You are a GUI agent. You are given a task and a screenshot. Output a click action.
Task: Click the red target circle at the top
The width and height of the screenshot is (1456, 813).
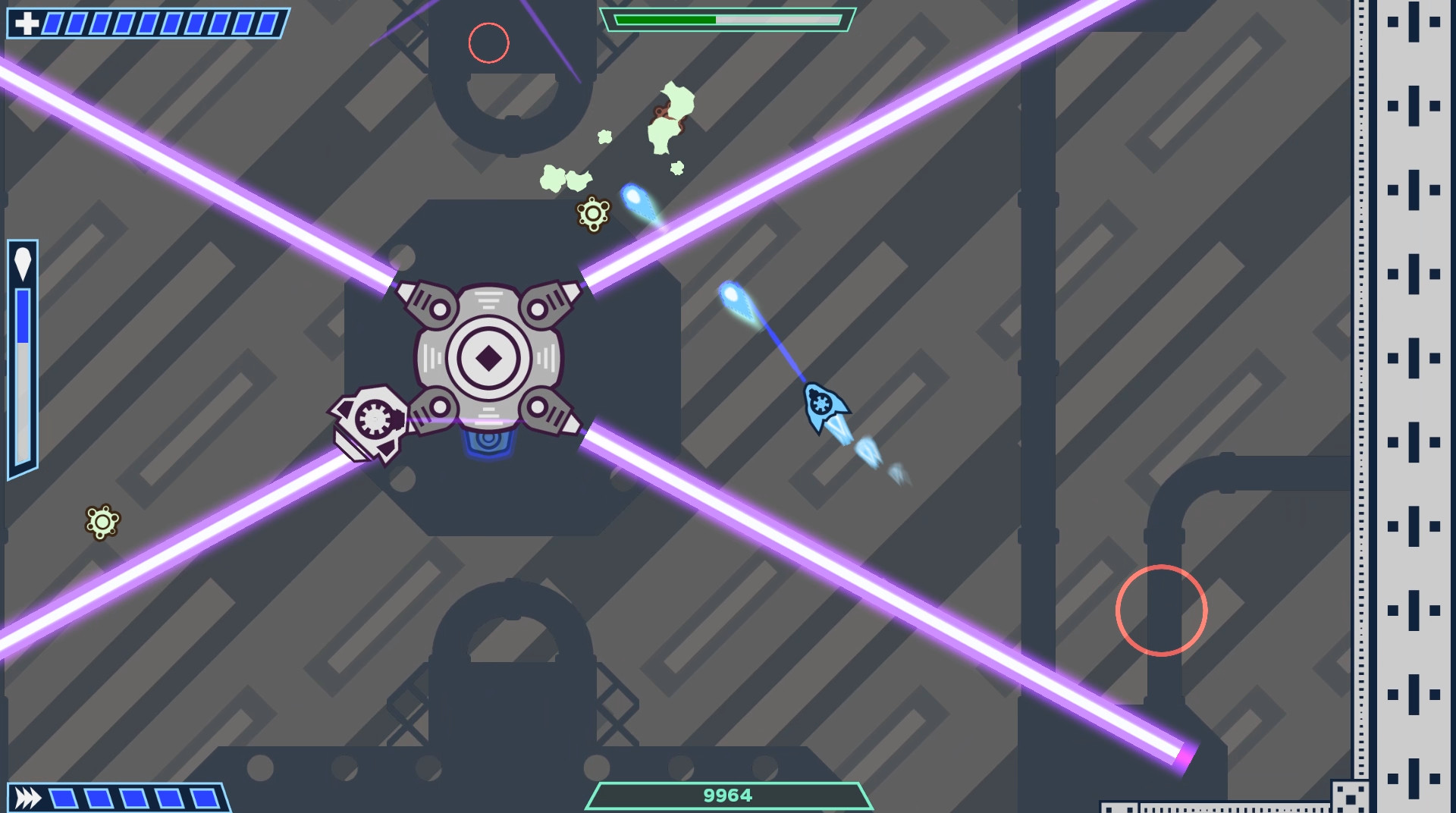click(x=488, y=43)
